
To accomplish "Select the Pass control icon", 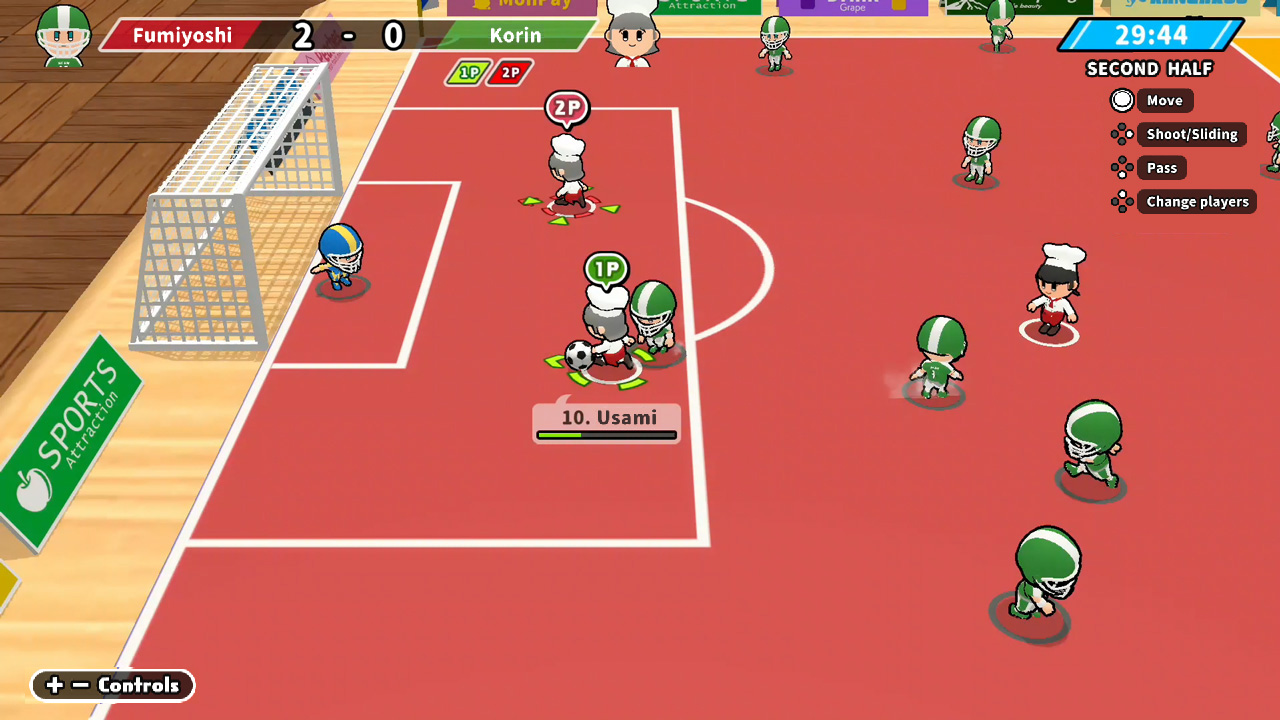I will pyautogui.click(x=1121, y=168).
